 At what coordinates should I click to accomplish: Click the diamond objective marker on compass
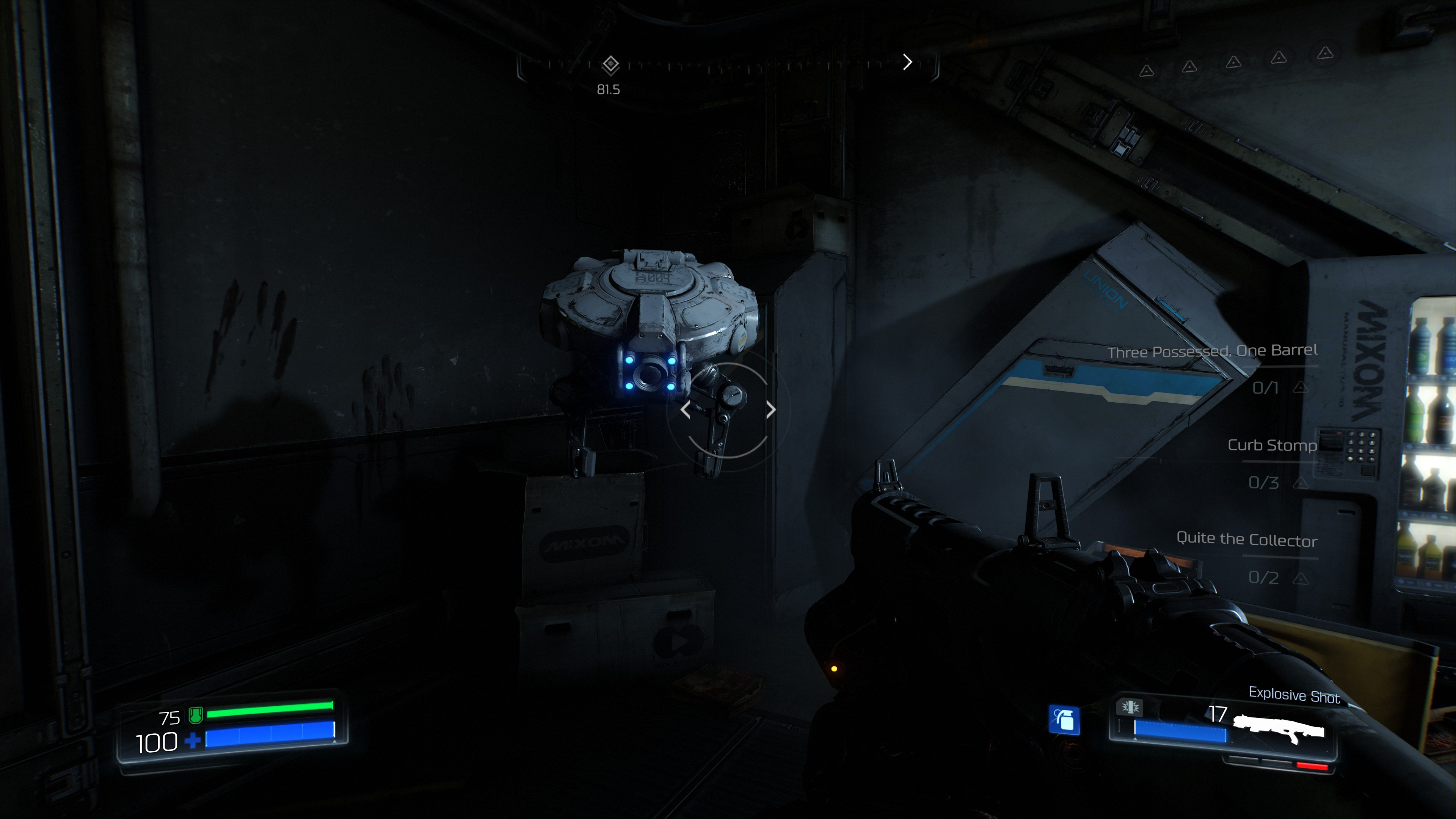pos(610,64)
